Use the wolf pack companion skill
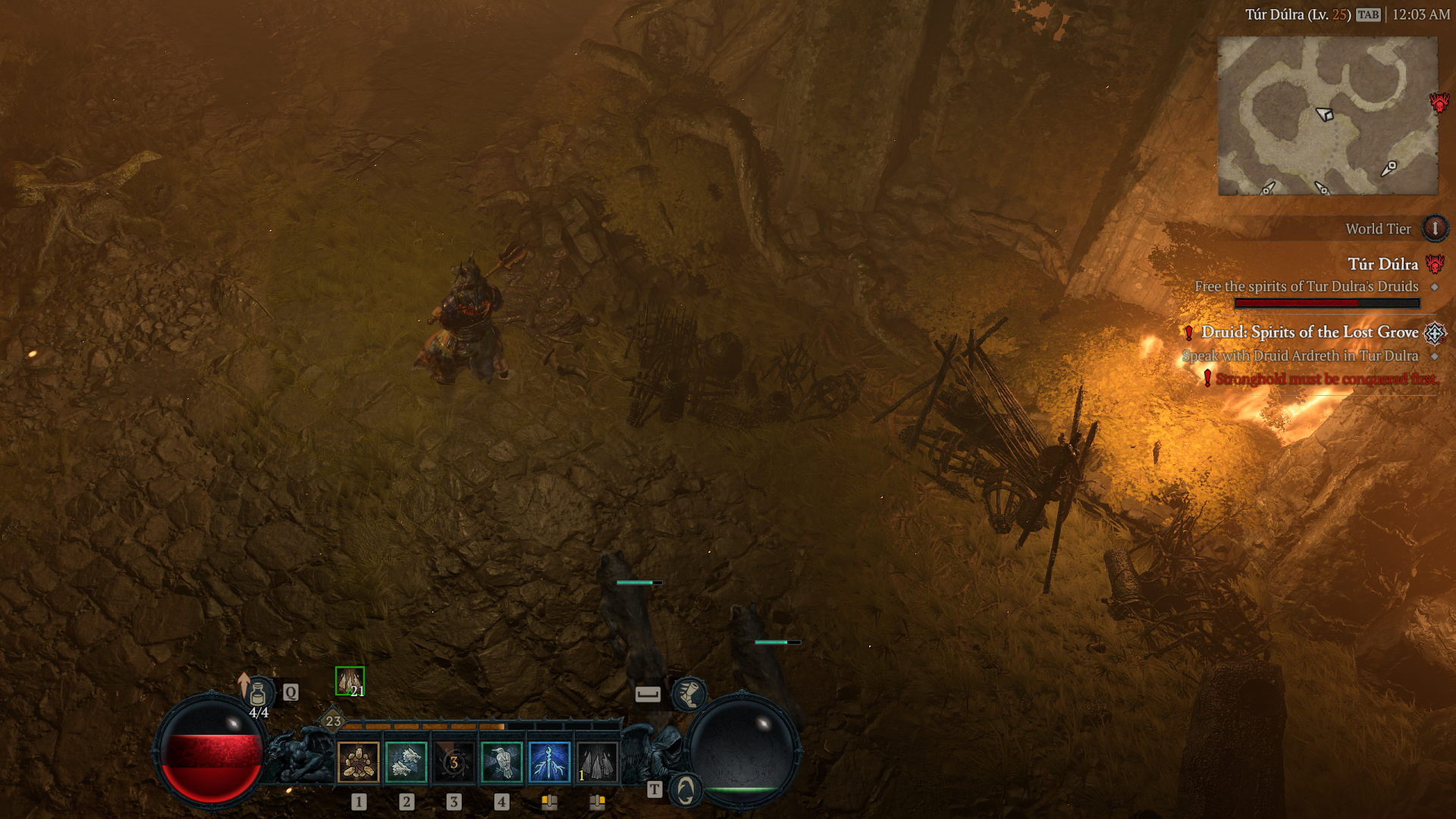 pos(406,762)
